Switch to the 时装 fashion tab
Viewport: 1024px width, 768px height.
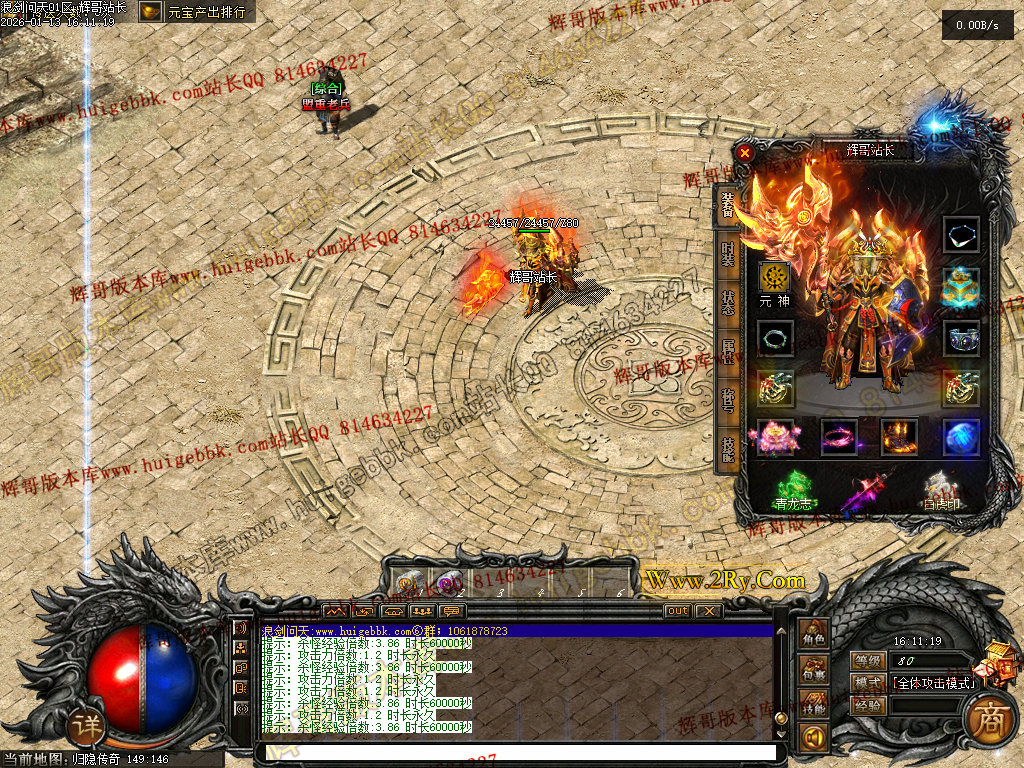[x=728, y=254]
